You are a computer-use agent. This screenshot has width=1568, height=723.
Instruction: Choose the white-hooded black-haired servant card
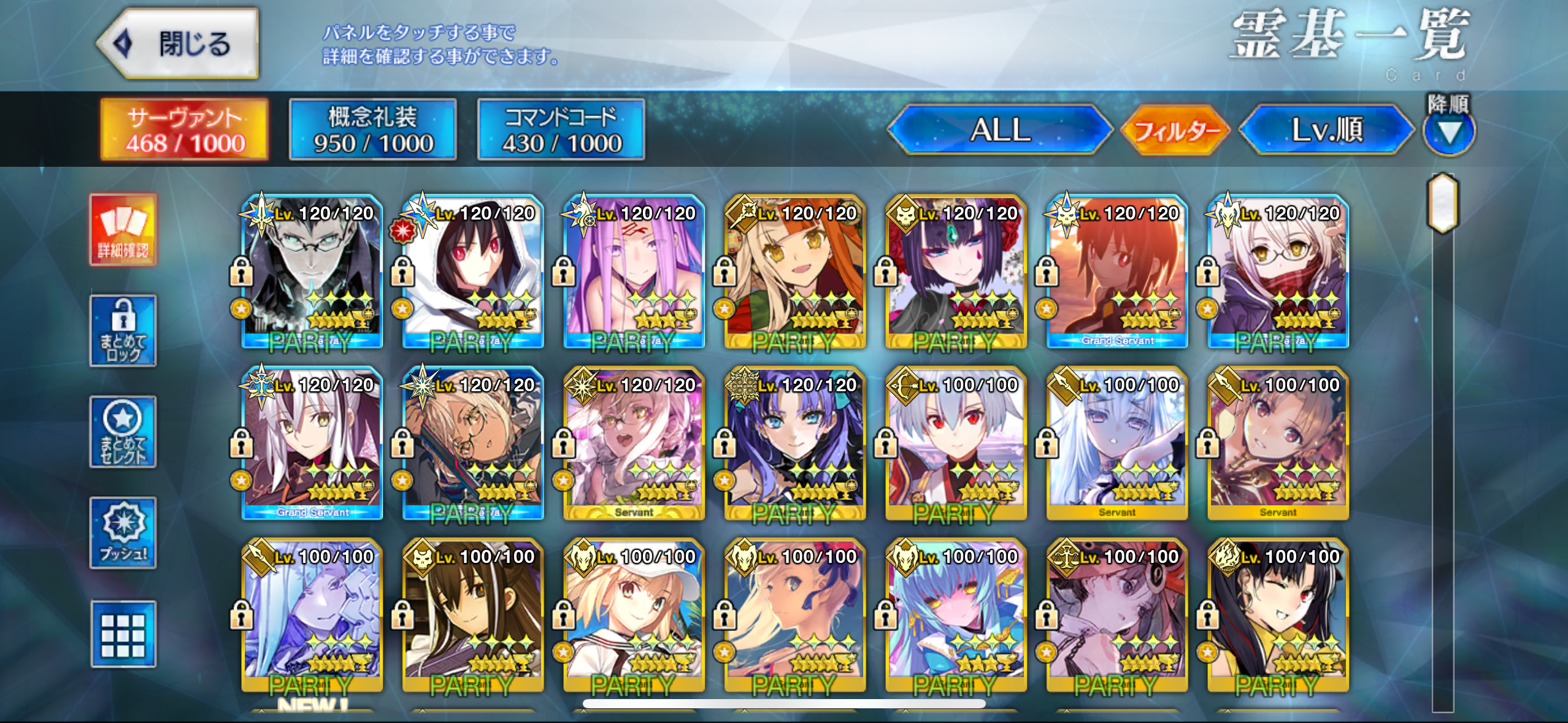click(x=473, y=272)
